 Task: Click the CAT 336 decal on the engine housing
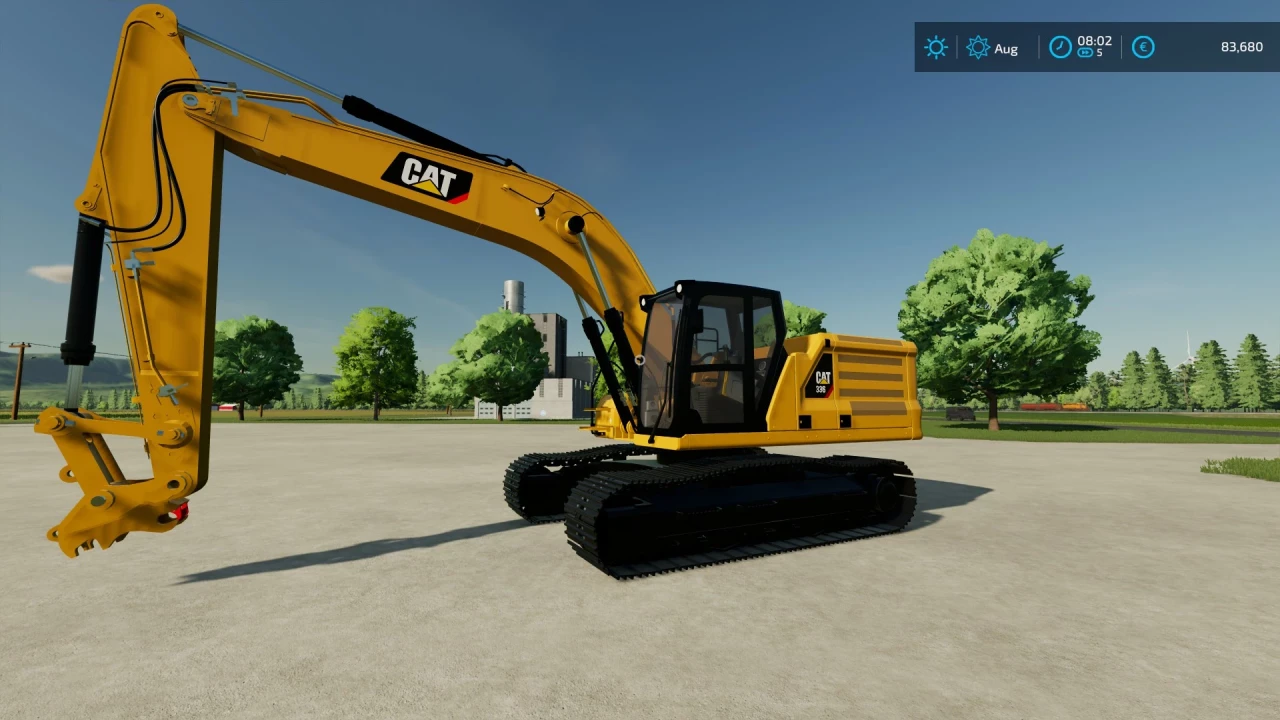822,381
